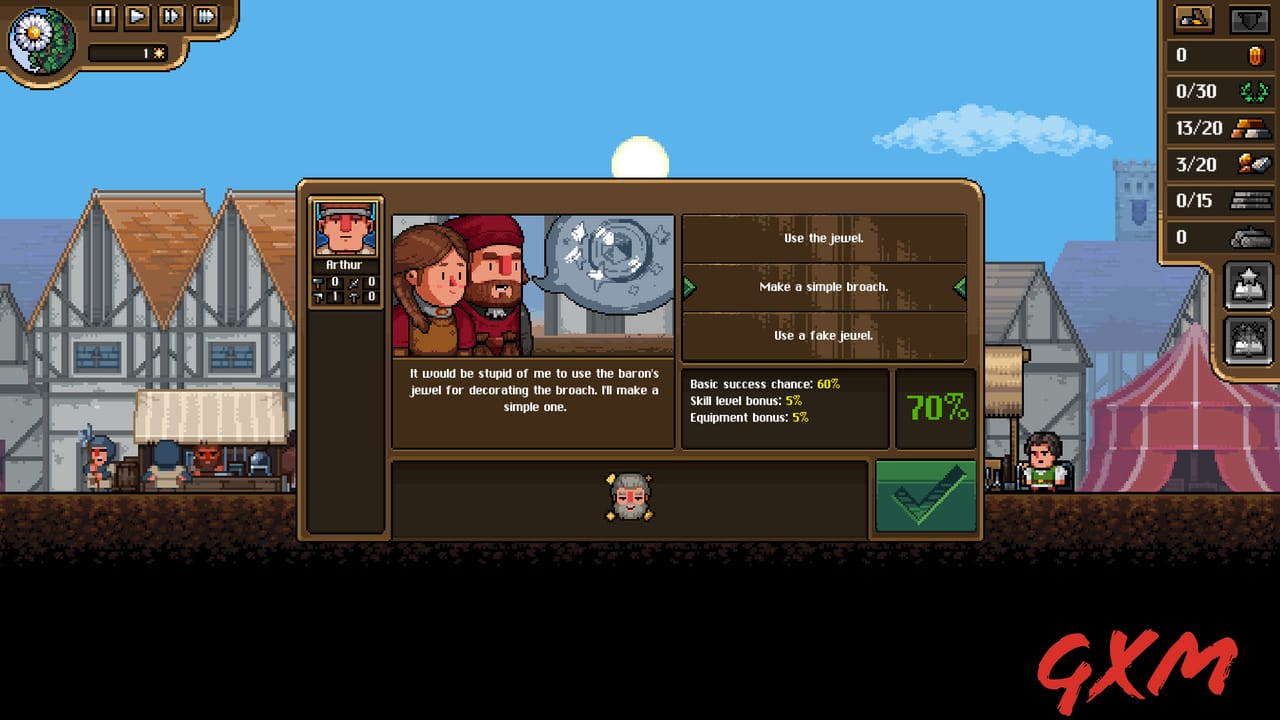Choose the 'Use the jewel' option
1280x720 pixels.
point(825,238)
